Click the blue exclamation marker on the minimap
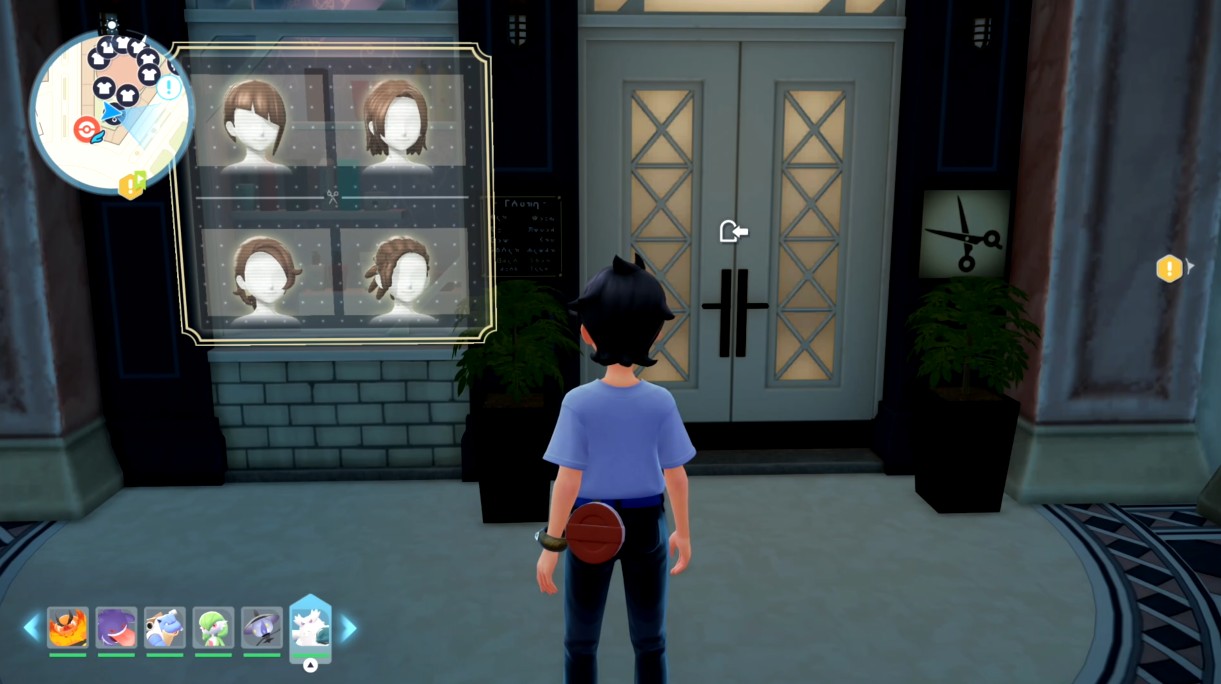Viewport: 1221px width, 684px height. coord(169,87)
